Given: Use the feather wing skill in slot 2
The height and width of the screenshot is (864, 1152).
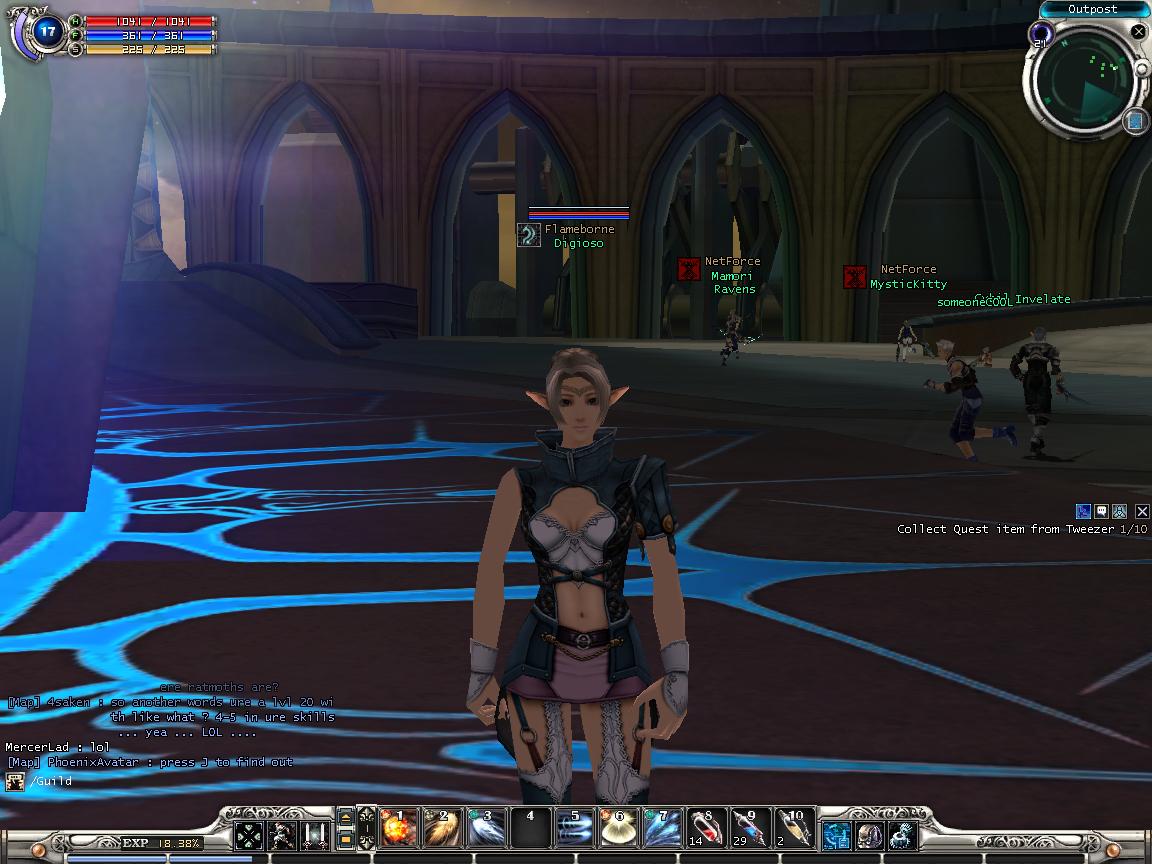Looking at the screenshot, I should 443,829.
